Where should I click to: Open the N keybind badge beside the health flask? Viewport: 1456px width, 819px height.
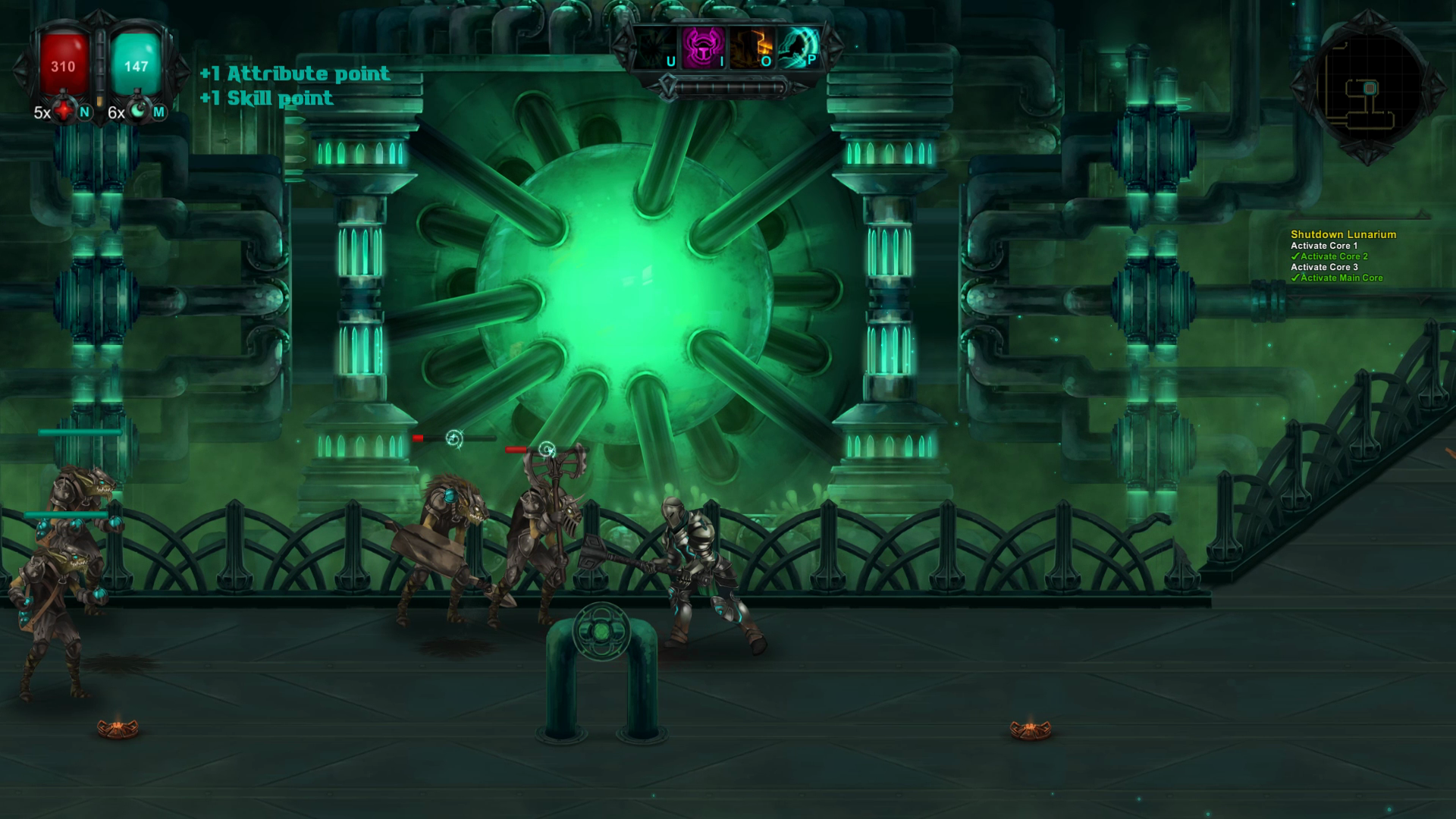pos(83,114)
